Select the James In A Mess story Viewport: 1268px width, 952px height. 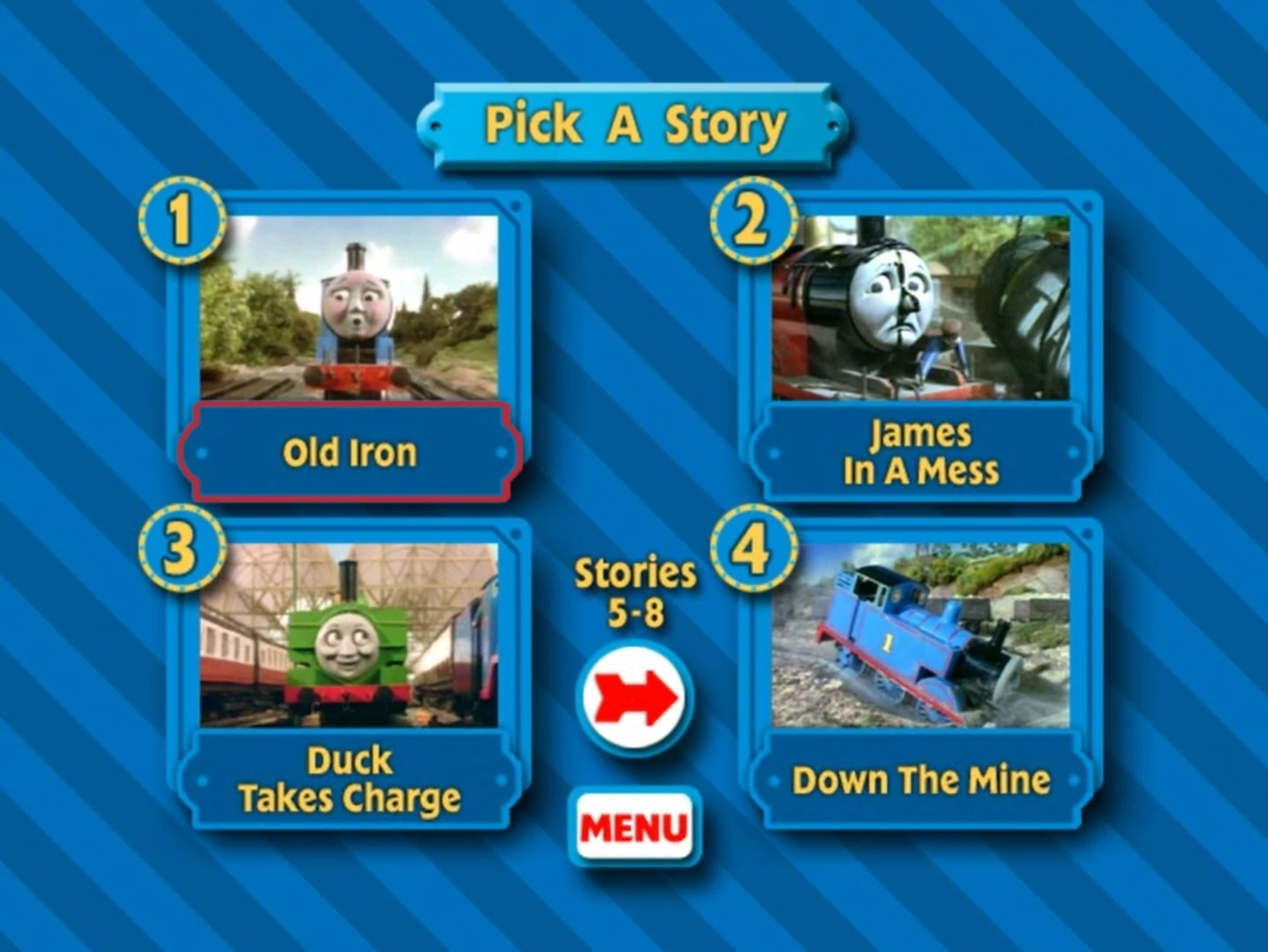(x=919, y=452)
